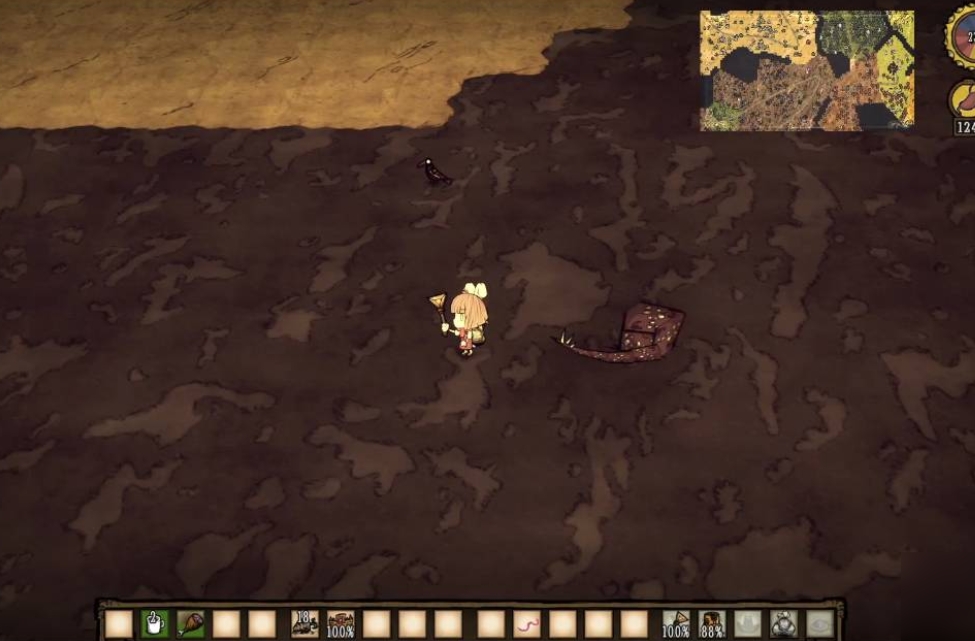Pick the meat drumstick from inventory
Image resolution: width=975 pixels, height=641 pixels.
190,624
